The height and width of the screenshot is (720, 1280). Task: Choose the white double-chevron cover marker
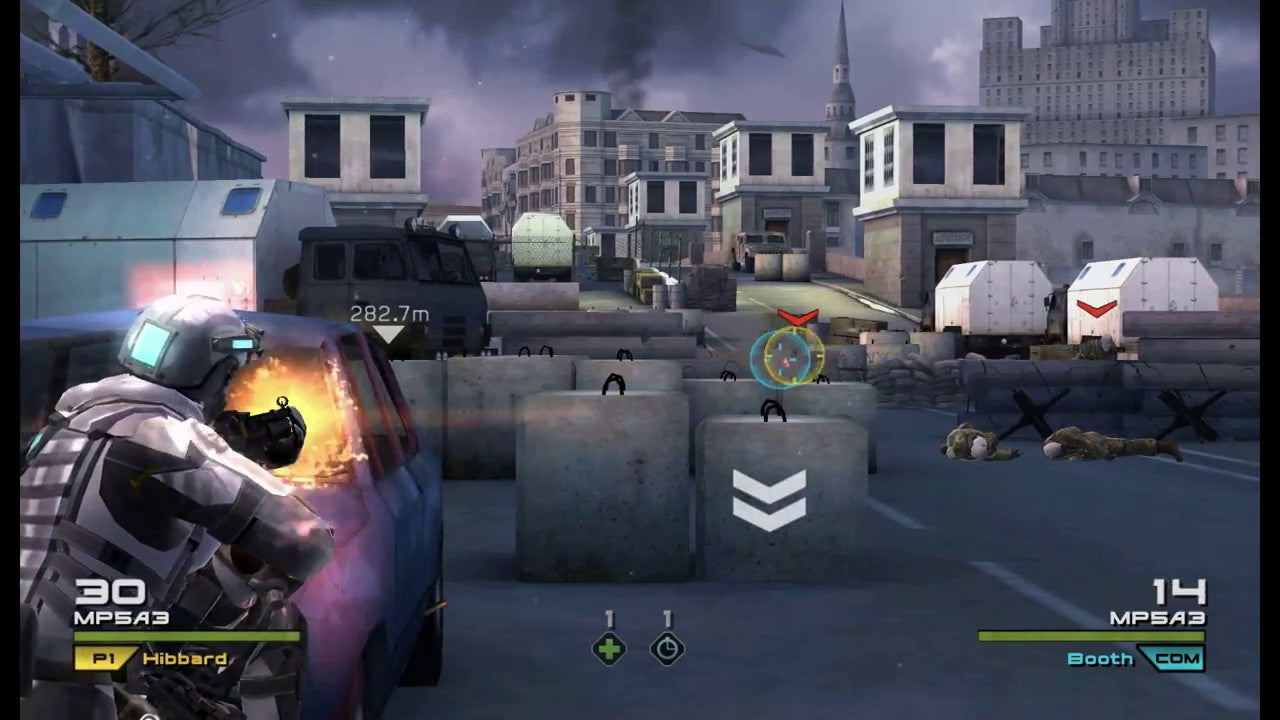(x=768, y=500)
